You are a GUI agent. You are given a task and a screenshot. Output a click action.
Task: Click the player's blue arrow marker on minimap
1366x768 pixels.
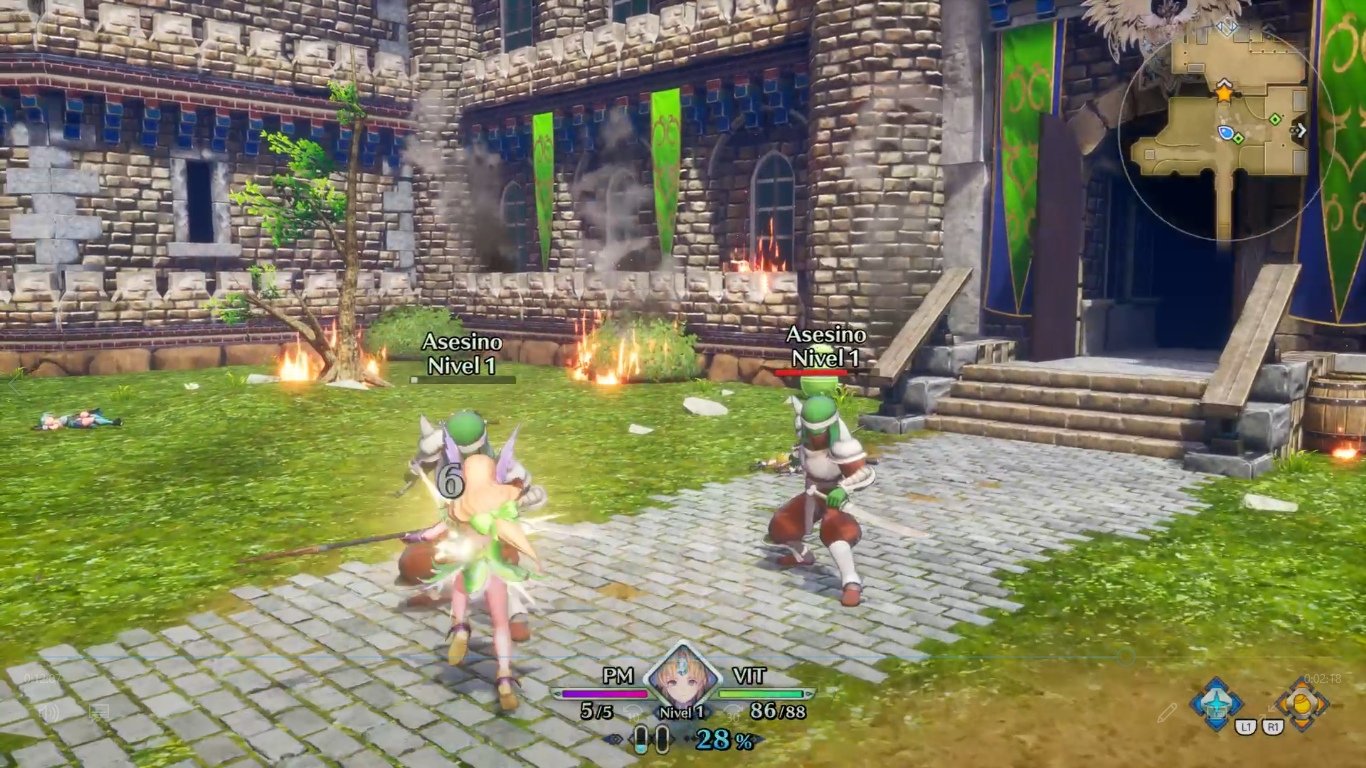coord(1225,132)
